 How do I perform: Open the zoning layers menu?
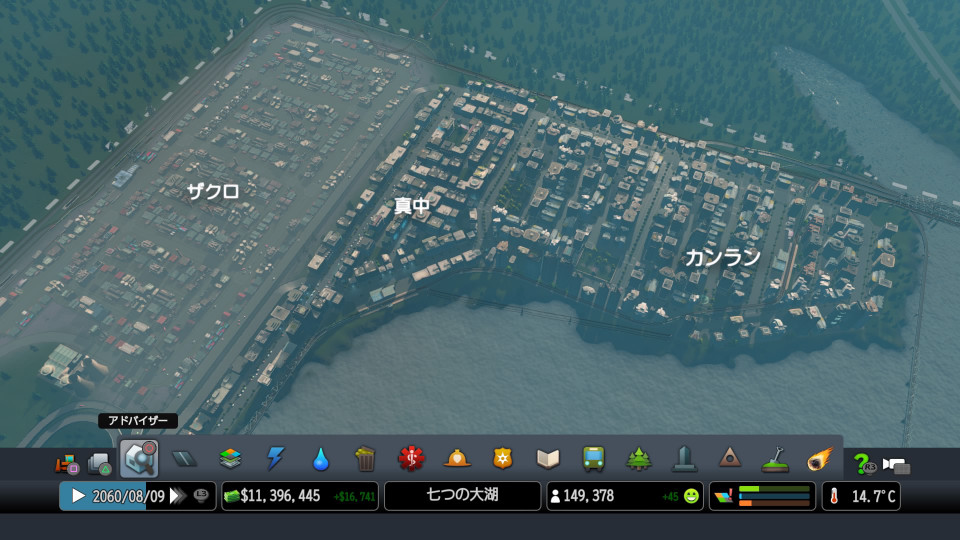(x=230, y=459)
